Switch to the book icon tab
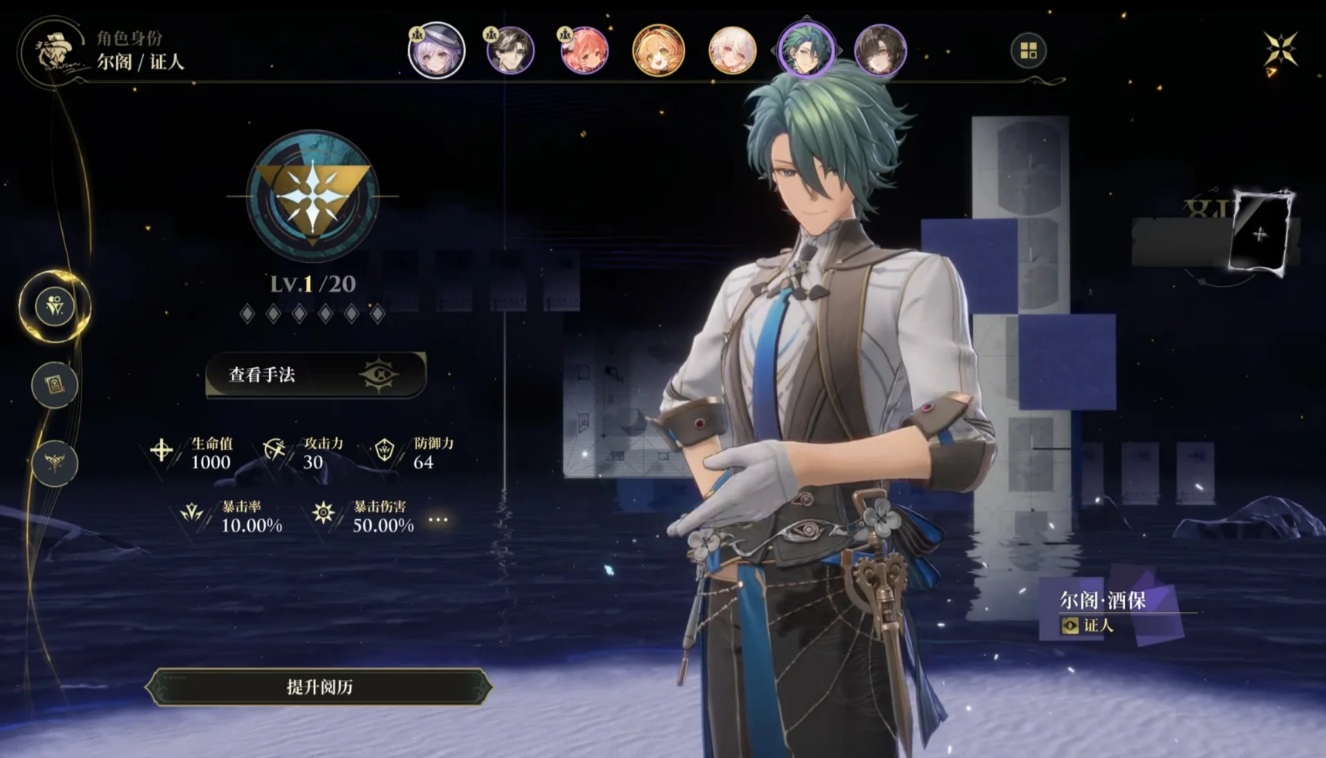Image resolution: width=1326 pixels, height=758 pixels. tap(54, 384)
